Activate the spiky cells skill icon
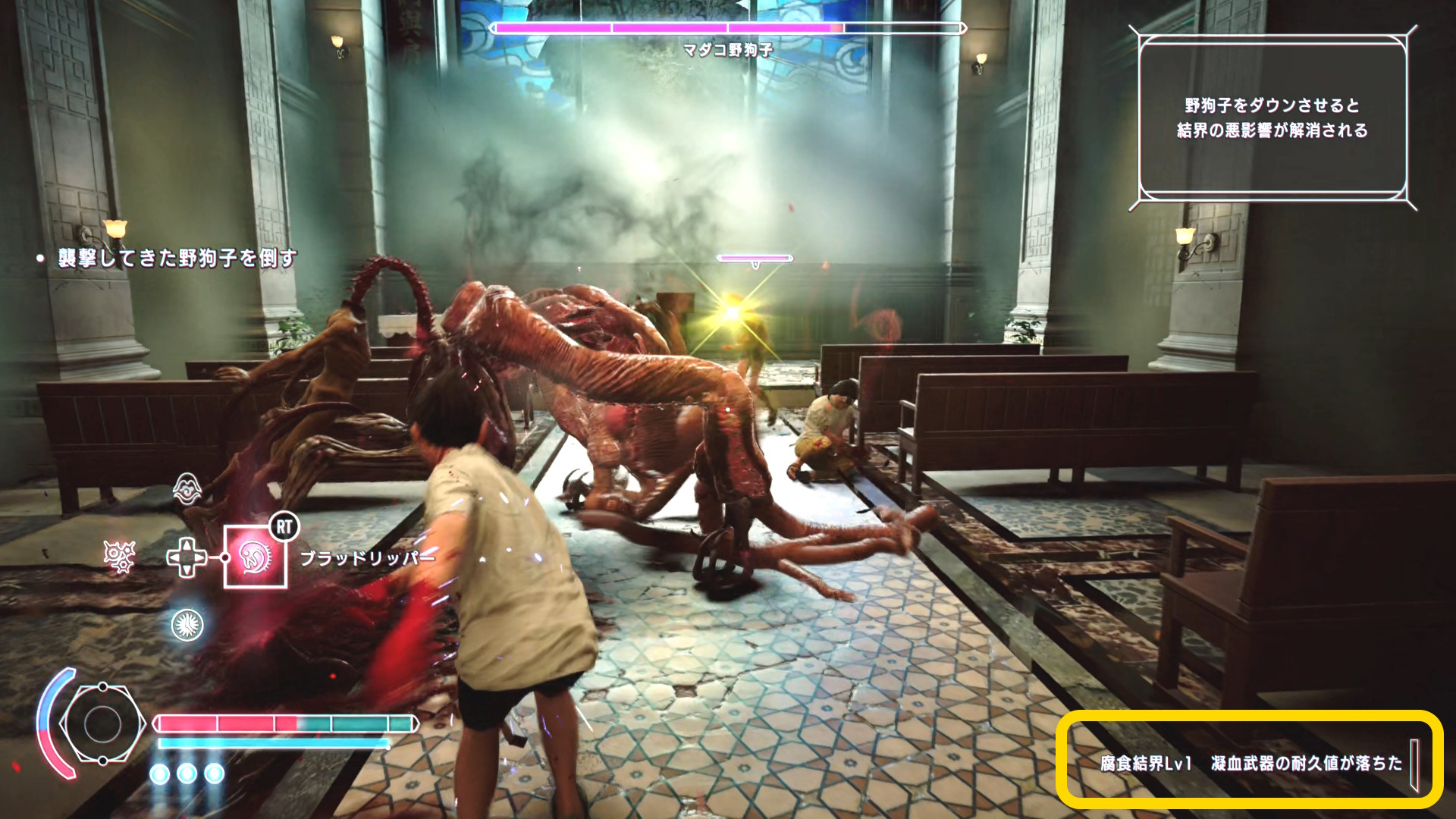The image size is (1456, 819). [x=119, y=557]
